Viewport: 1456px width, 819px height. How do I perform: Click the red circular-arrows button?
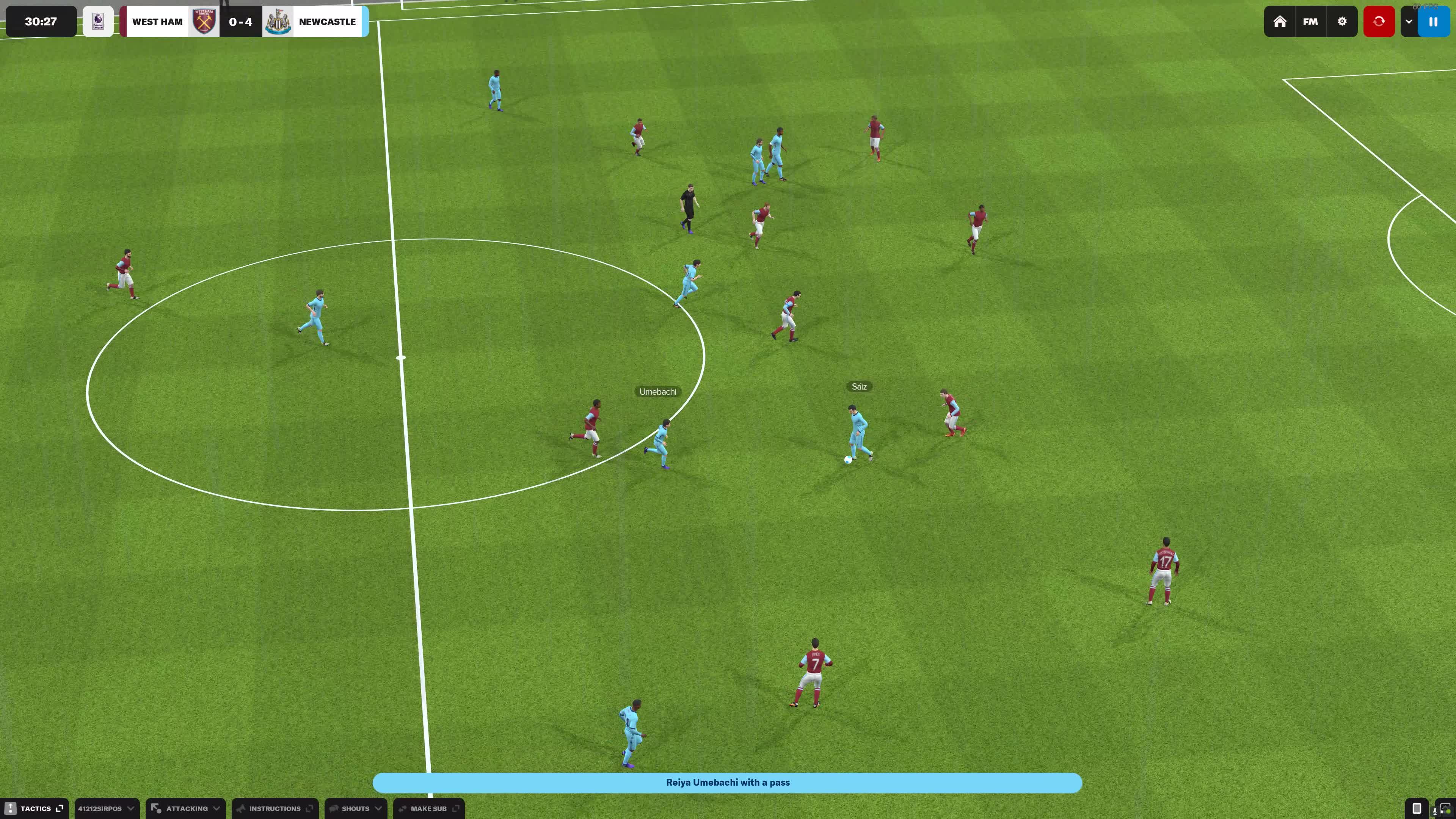tap(1379, 22)
